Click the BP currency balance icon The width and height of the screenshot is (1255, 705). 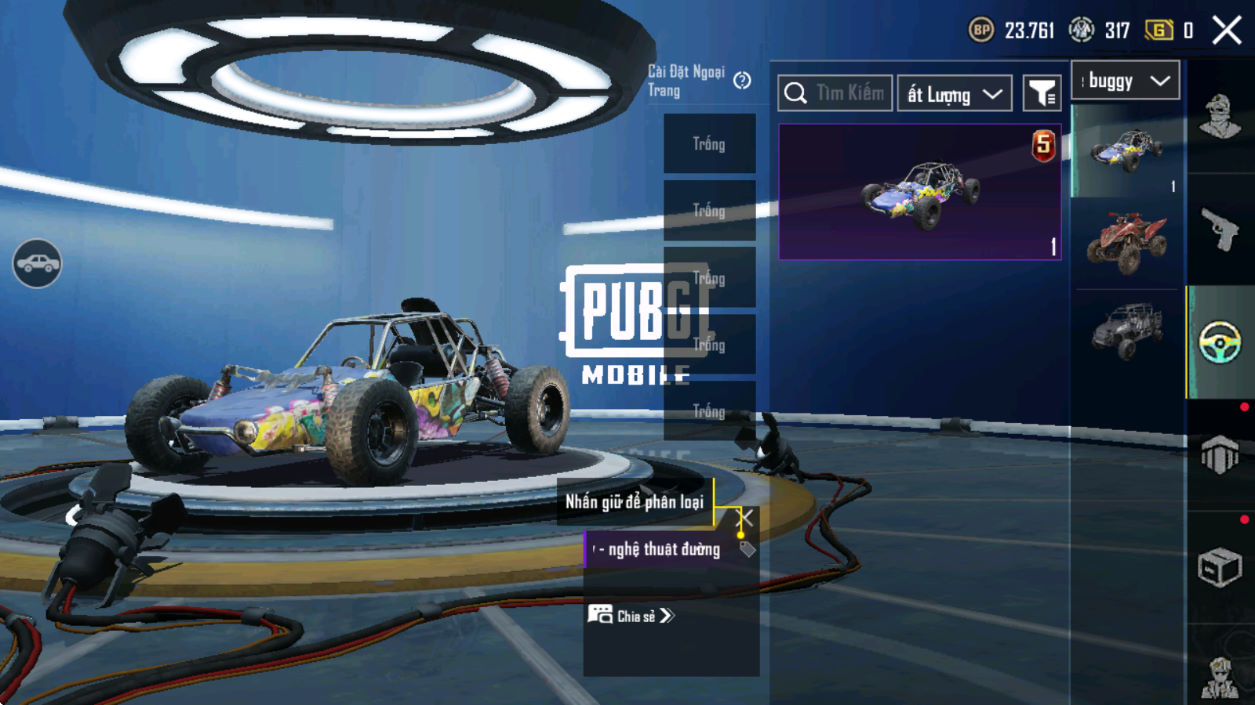coord(981,31)
